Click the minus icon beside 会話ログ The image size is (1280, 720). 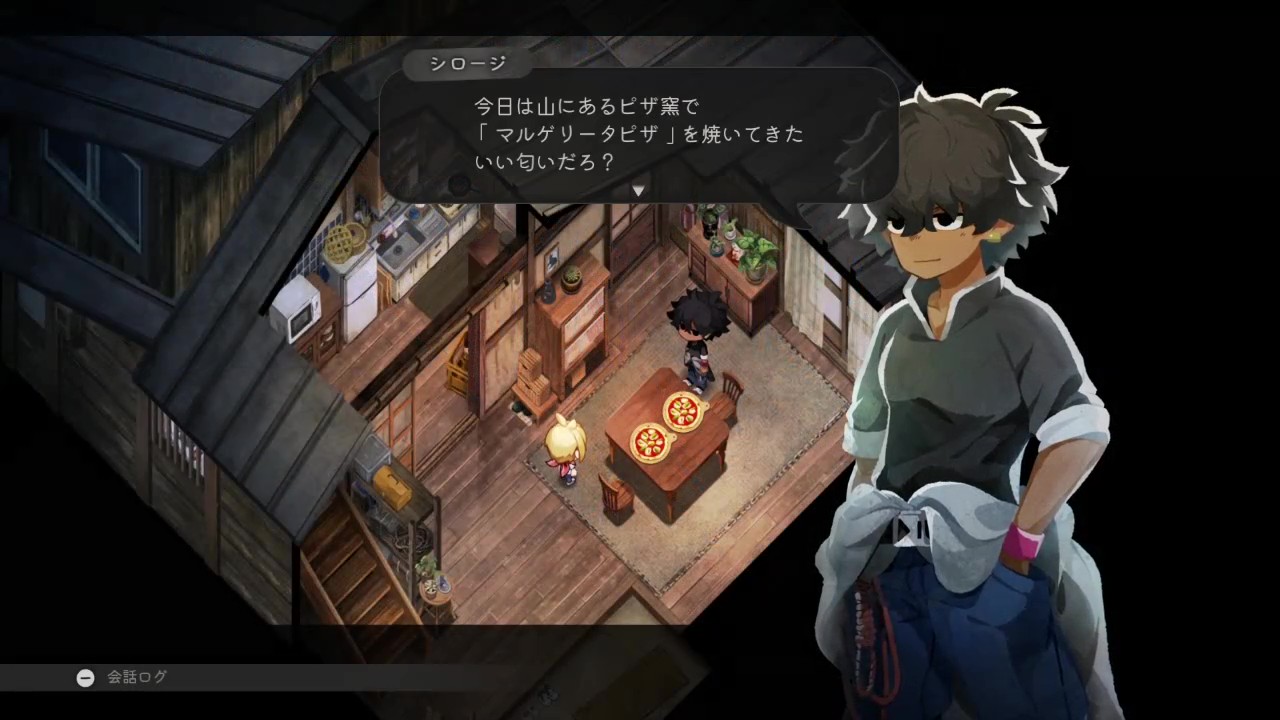pos(85,677)
